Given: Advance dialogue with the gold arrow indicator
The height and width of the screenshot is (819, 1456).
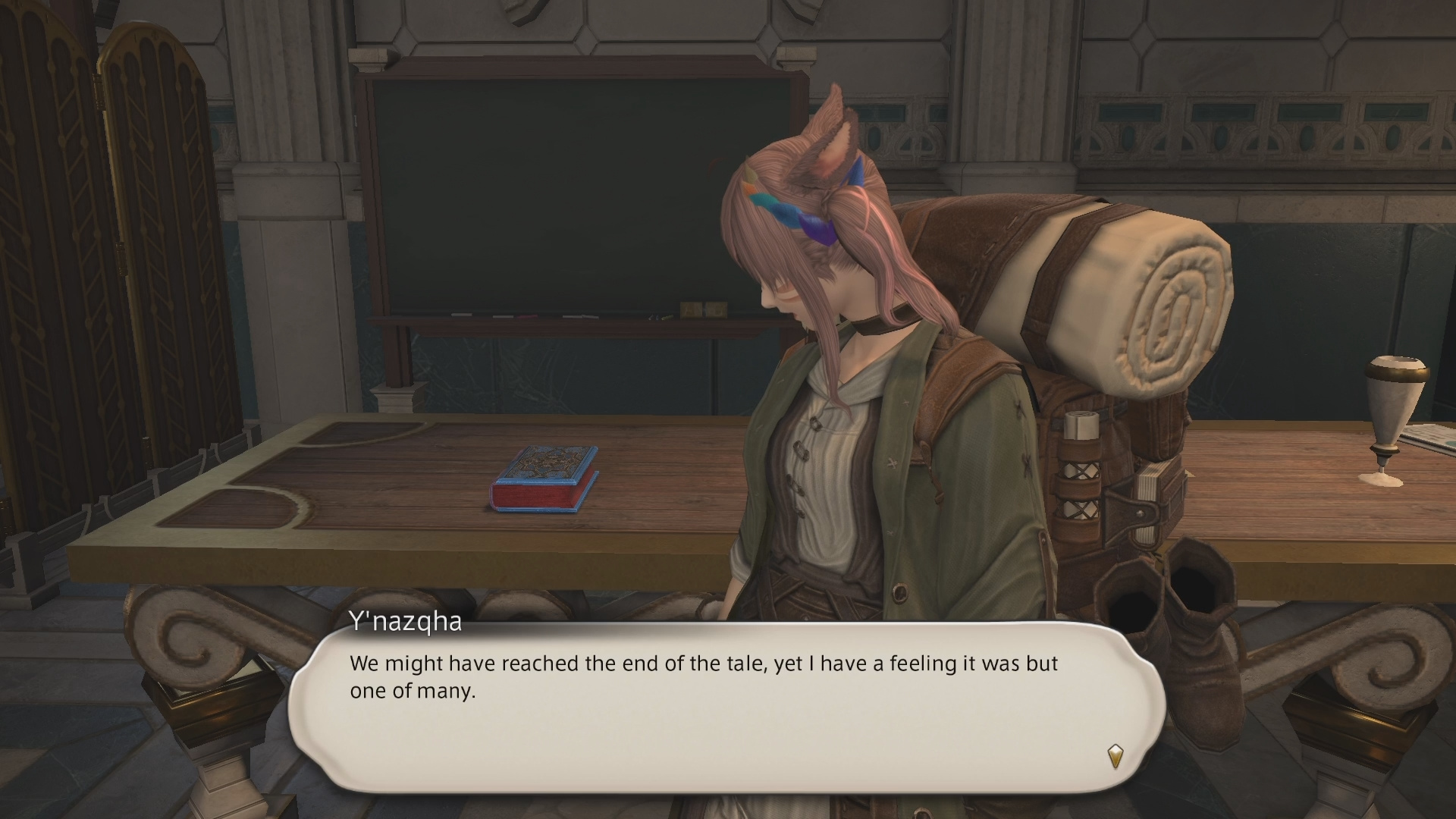Looking at the screenshot, I should click(1115, 756).
